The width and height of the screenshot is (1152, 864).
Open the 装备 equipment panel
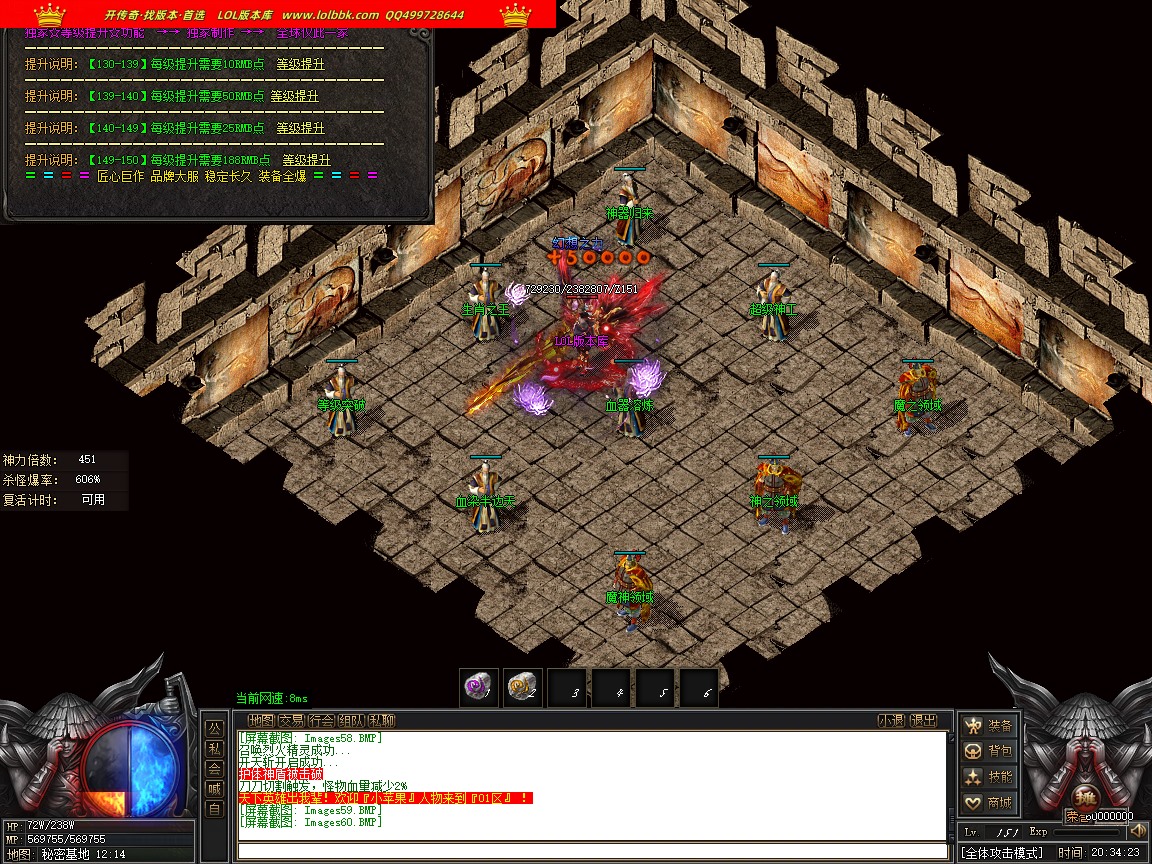click(987, 726)
